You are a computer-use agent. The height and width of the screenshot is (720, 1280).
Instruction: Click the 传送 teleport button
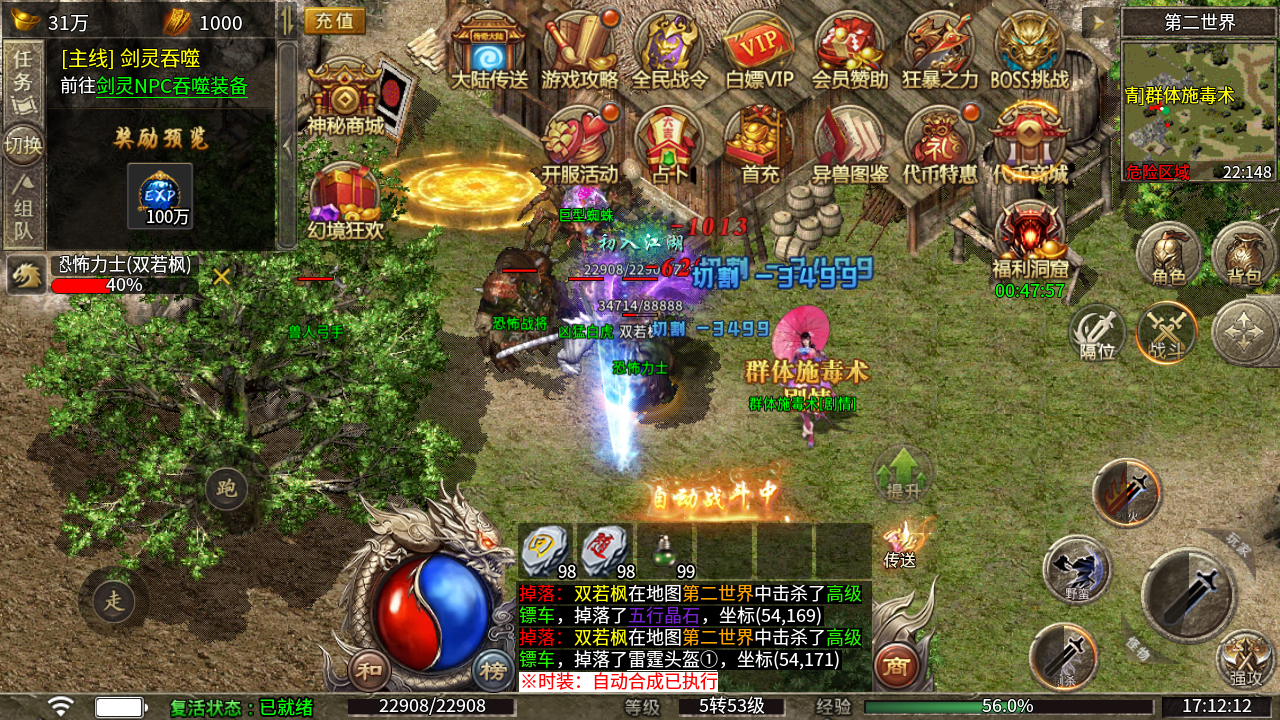click(x=901, y=545)
